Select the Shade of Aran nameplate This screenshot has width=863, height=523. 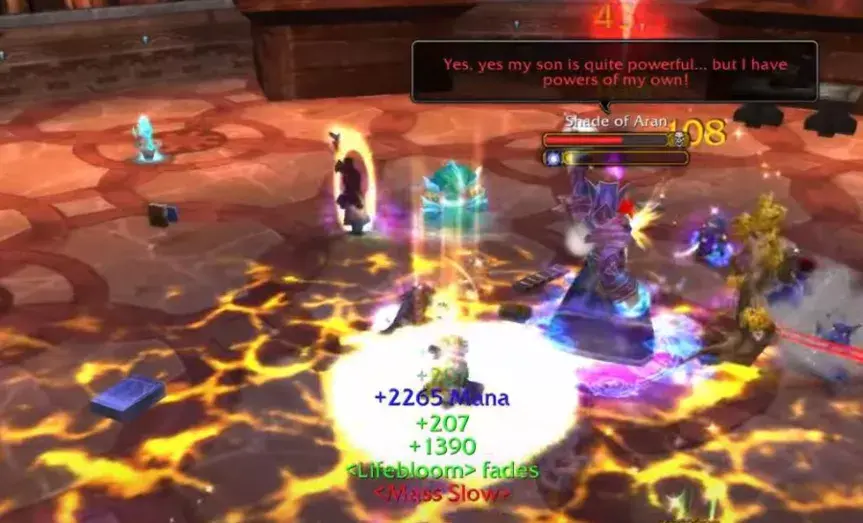coord(607,141)
